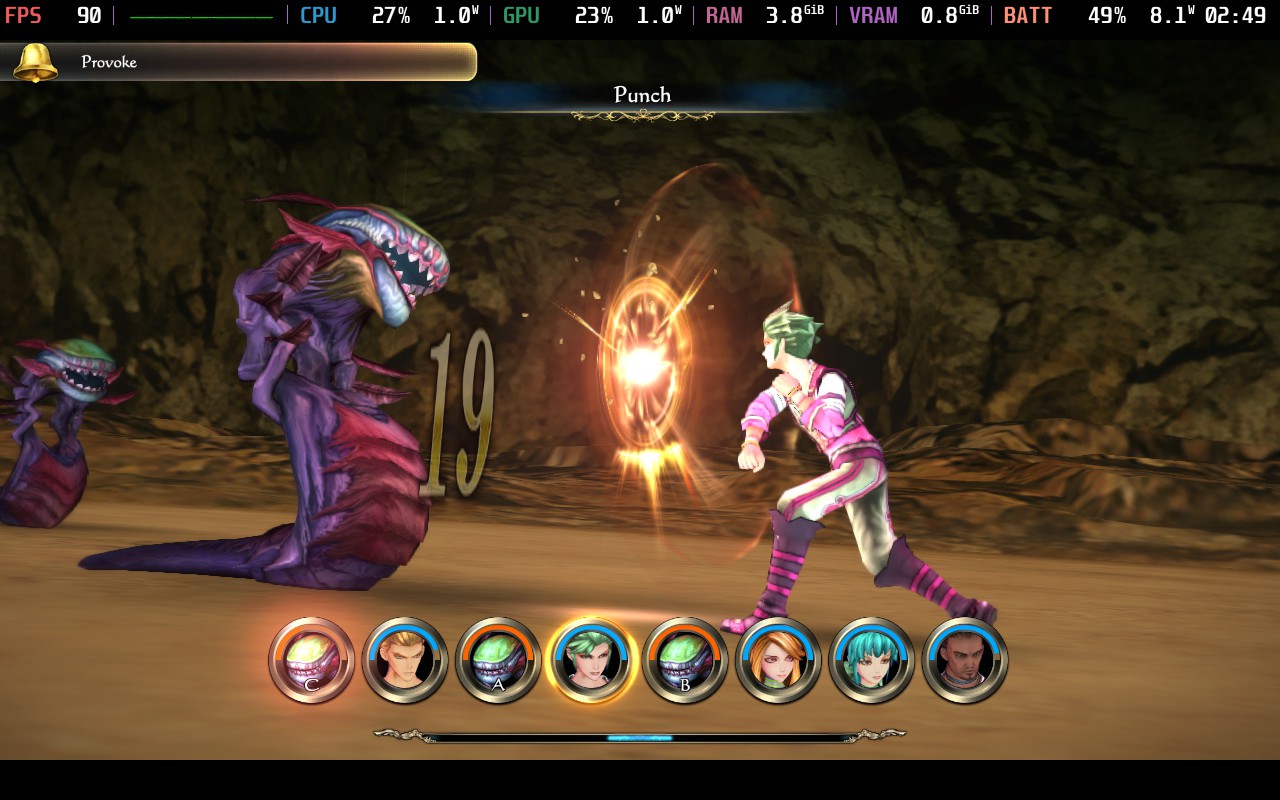Pick the orange-haired woman's turn portrait

(778, 660)
